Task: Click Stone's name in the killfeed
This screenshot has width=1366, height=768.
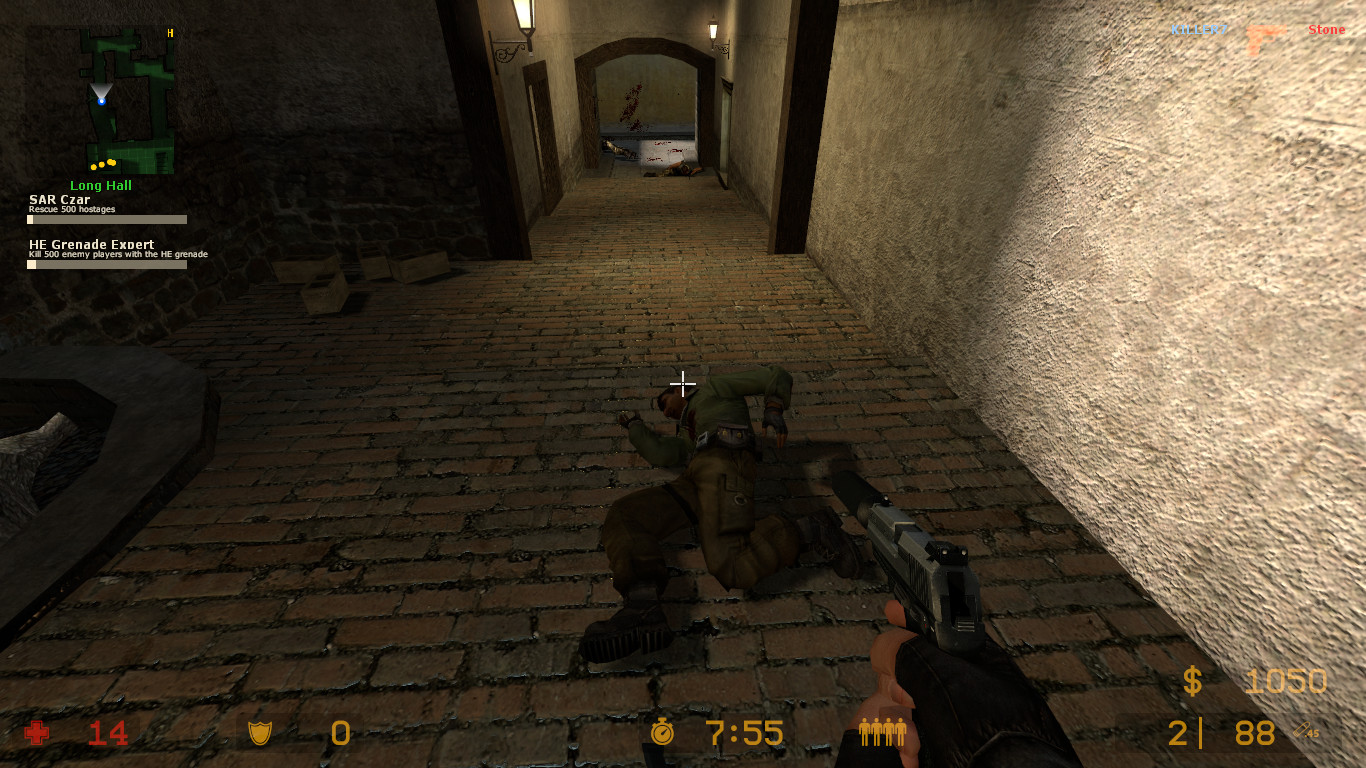Action: point(1326,29)
